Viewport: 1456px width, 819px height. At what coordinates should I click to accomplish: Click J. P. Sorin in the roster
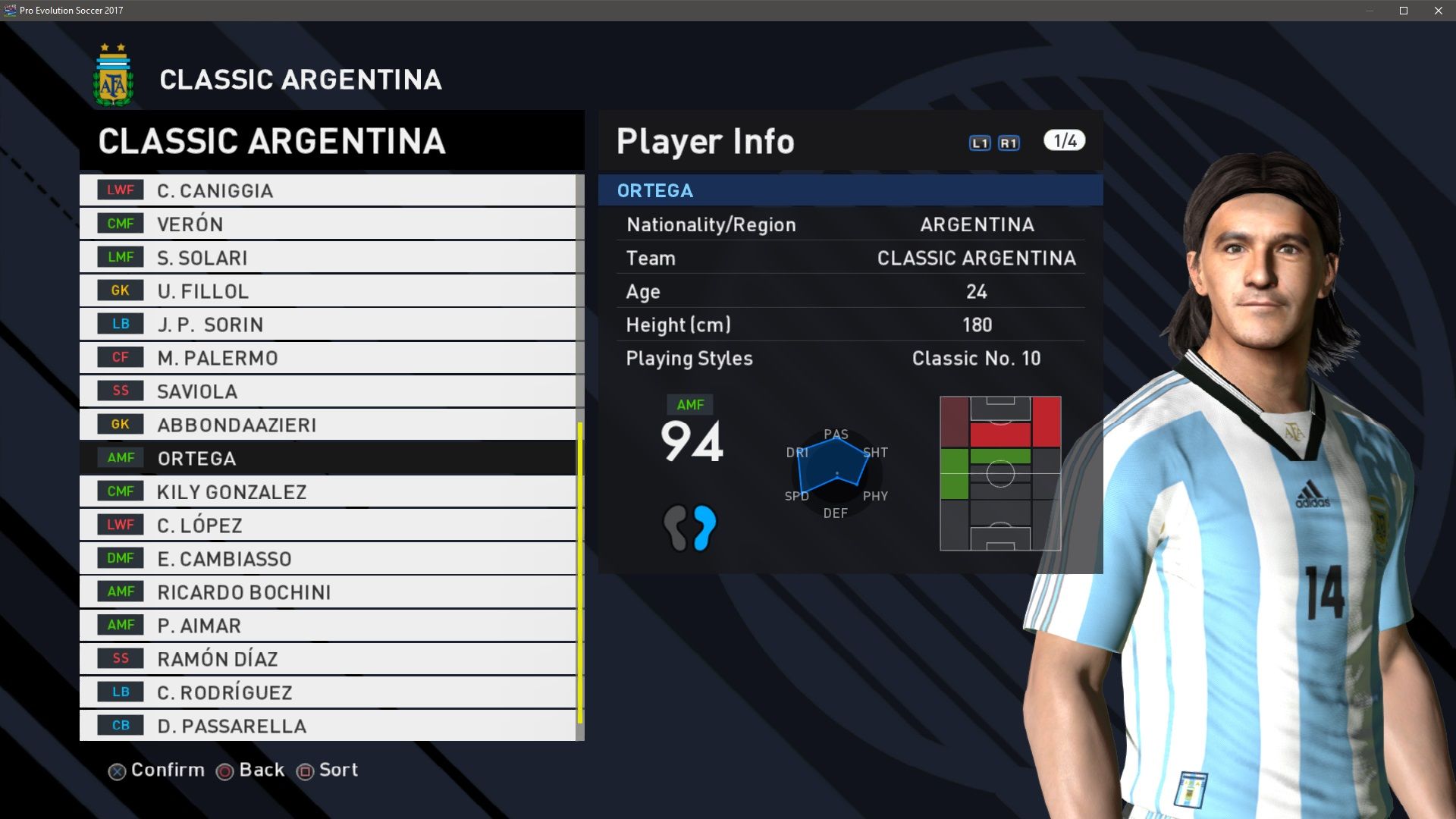coord(328,324)
